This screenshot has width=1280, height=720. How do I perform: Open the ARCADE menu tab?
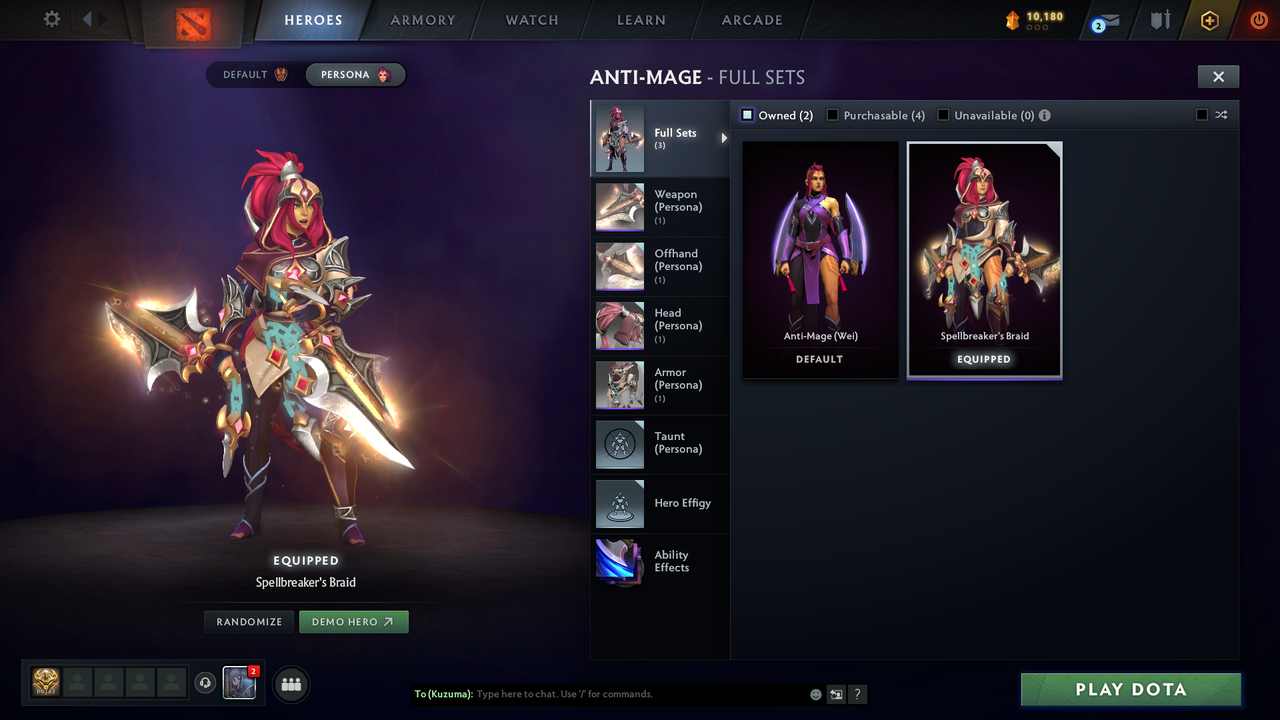point(751,20)
